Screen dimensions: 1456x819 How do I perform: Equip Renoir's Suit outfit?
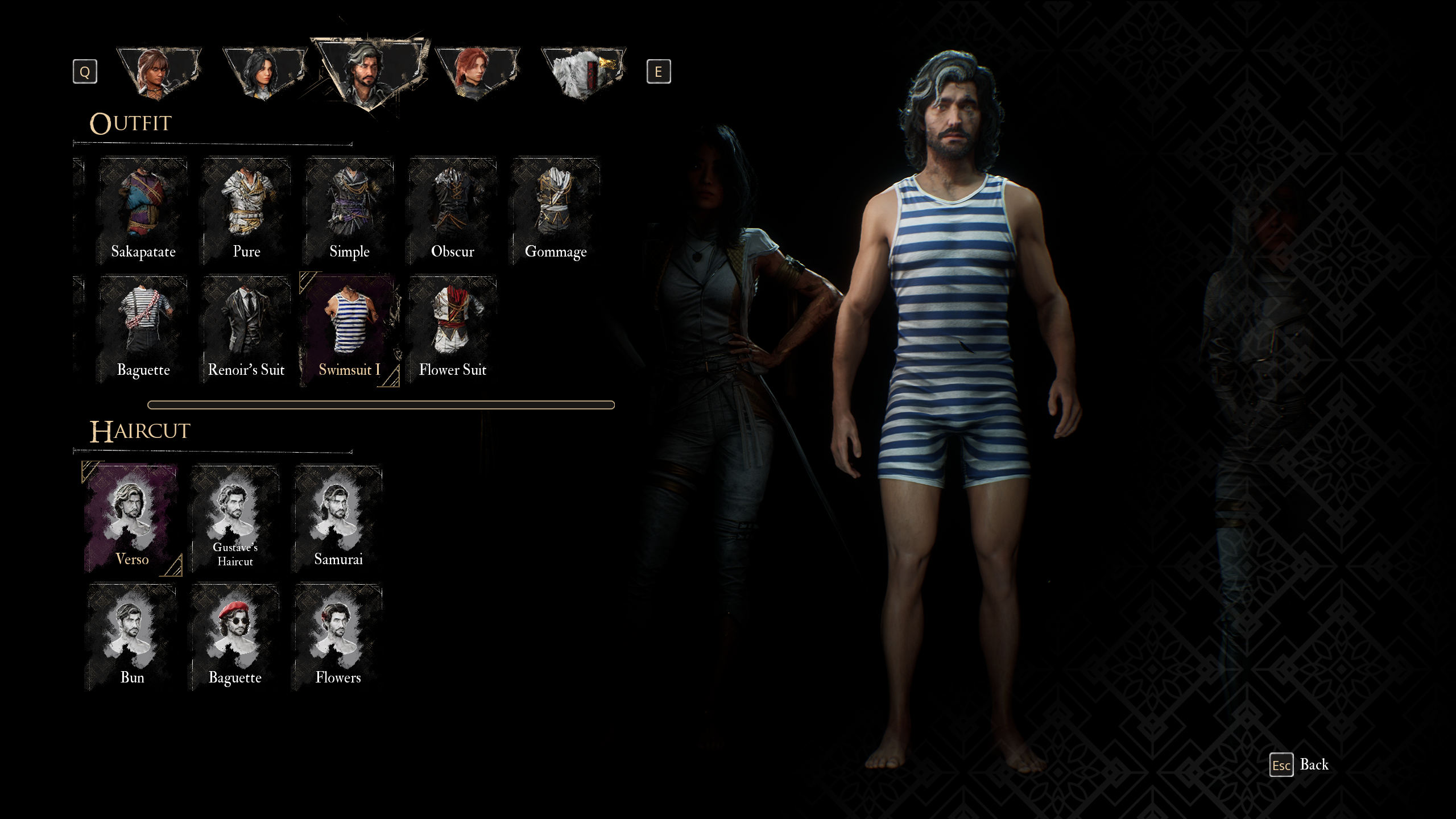pyautogui.click(x=246, y=329)
